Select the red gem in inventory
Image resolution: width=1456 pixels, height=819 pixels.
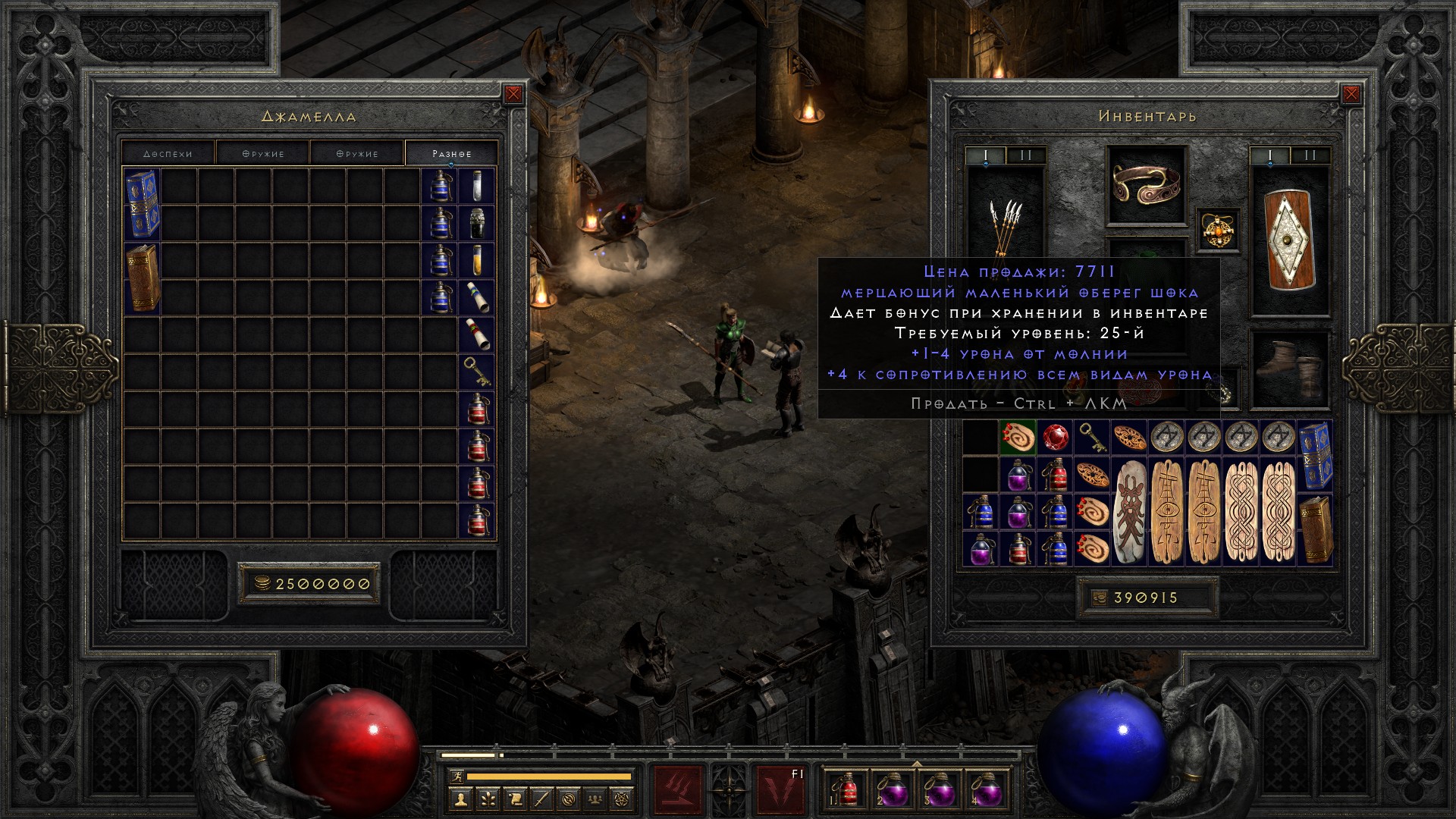pyautogui.click(x=1055, y=438)
